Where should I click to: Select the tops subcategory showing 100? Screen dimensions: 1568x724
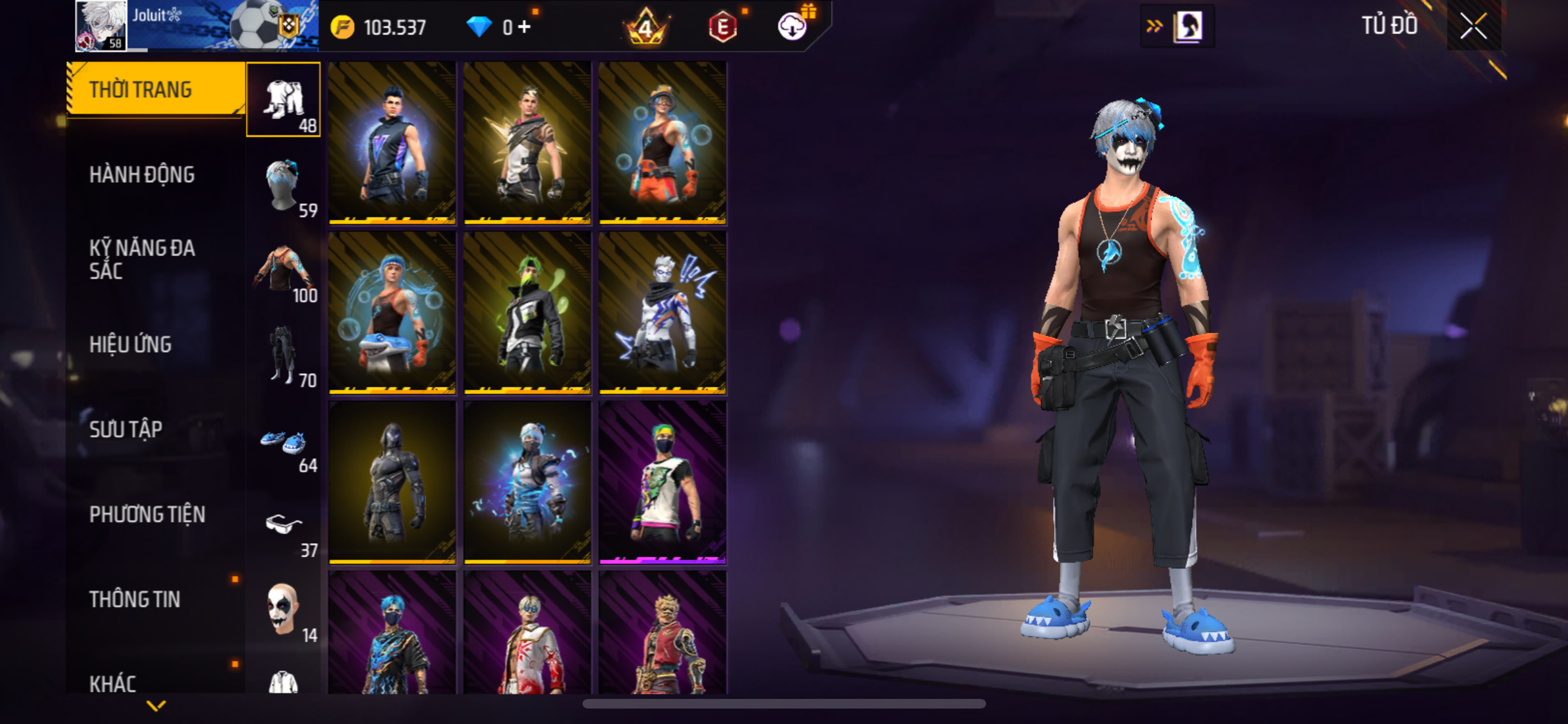(283, 270)
